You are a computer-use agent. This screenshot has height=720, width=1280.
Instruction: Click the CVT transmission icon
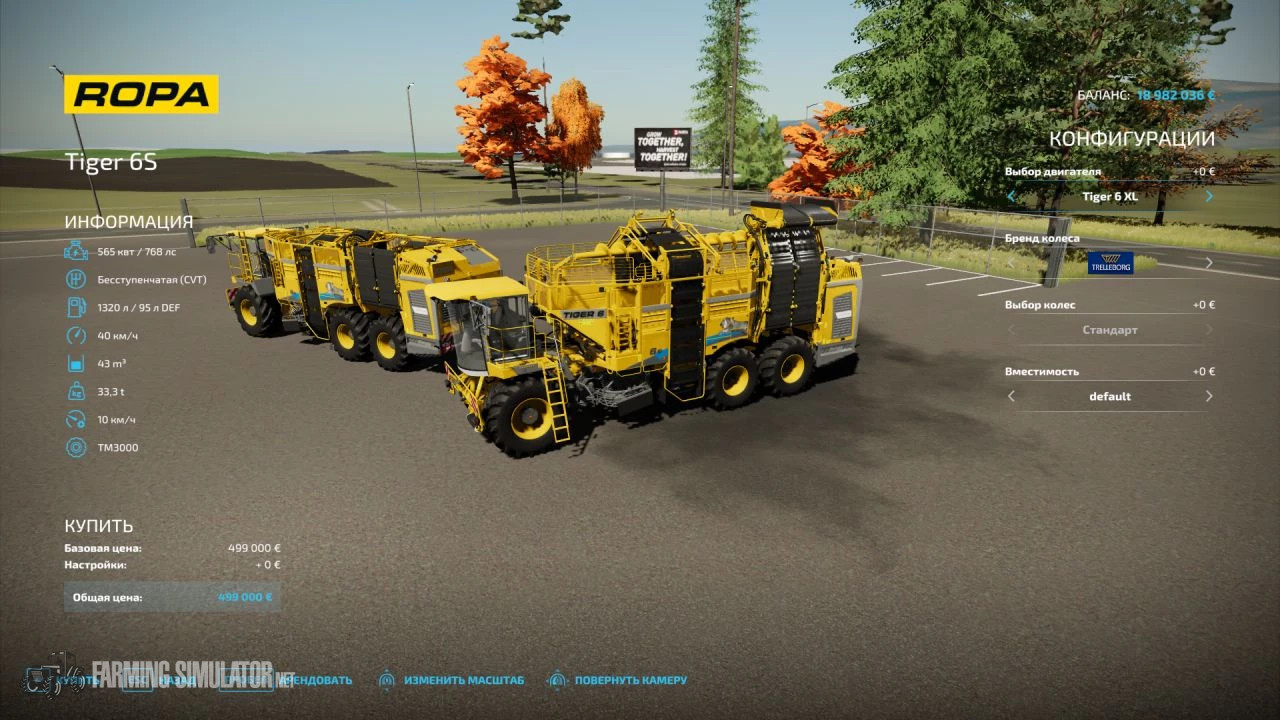click(x=76, y=280)
